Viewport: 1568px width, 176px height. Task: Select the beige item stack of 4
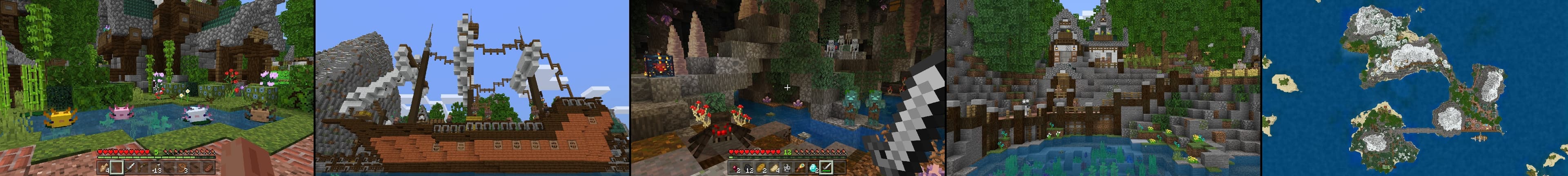(x=104, y=167)
